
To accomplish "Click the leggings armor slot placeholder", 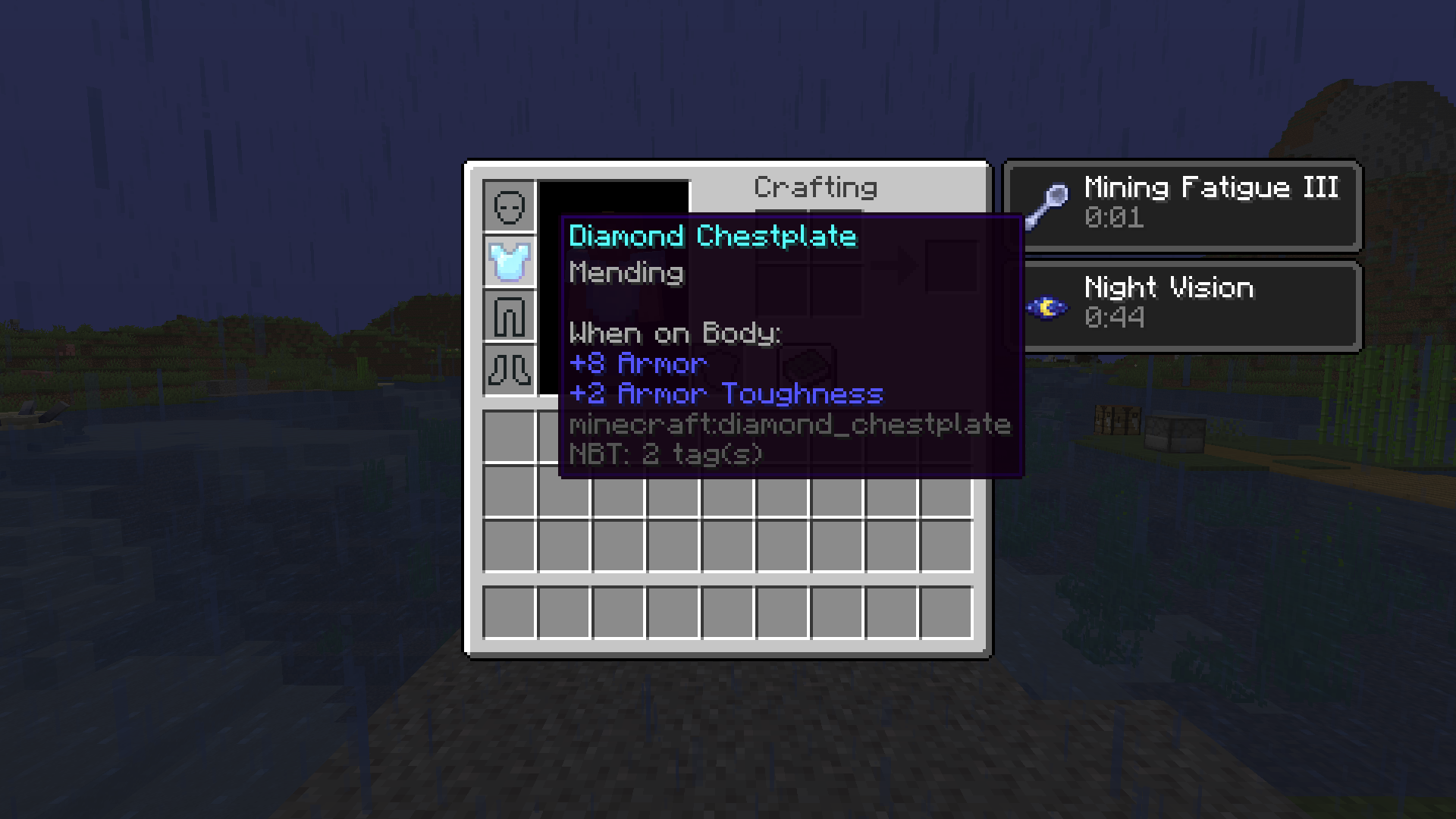I will pyautogui.click(x=510, y=316).
